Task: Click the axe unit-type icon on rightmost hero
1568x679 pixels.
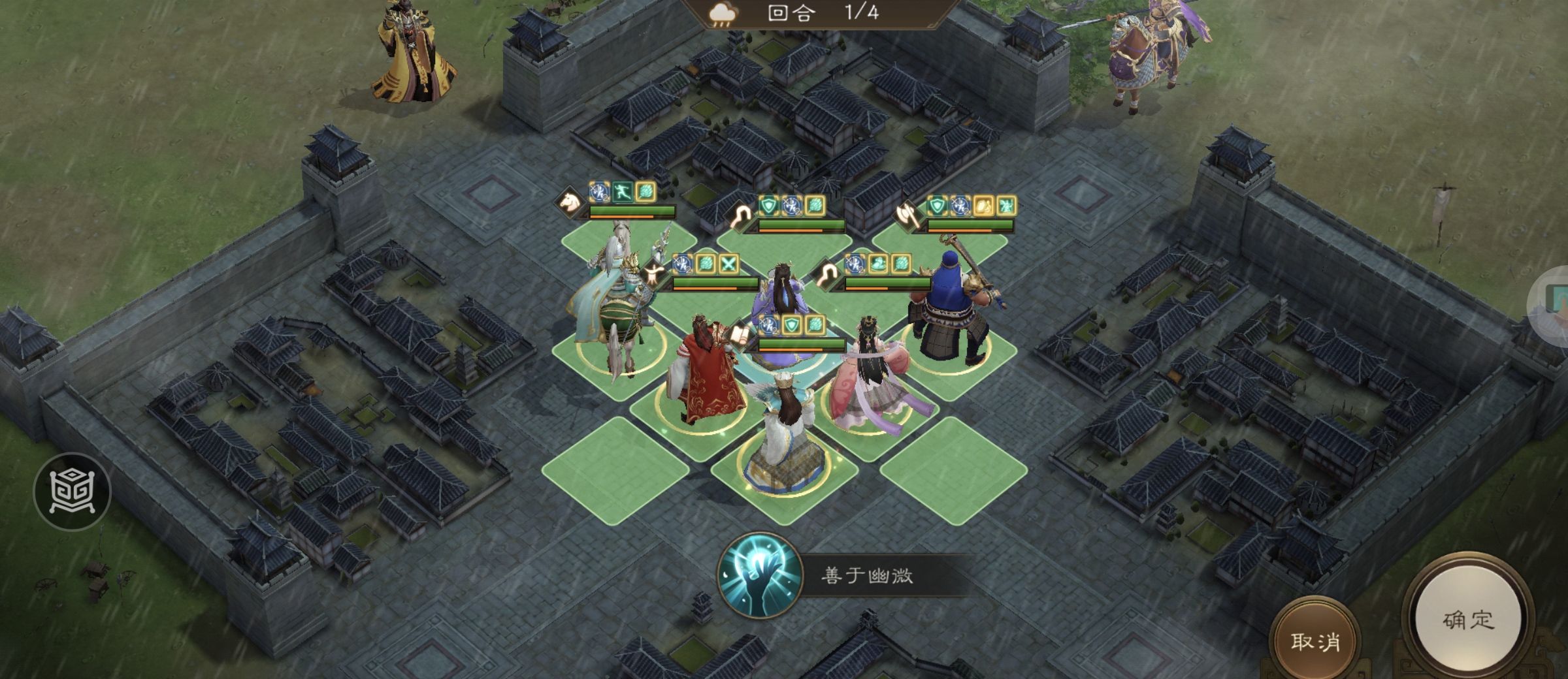Action: coord(906,215)
